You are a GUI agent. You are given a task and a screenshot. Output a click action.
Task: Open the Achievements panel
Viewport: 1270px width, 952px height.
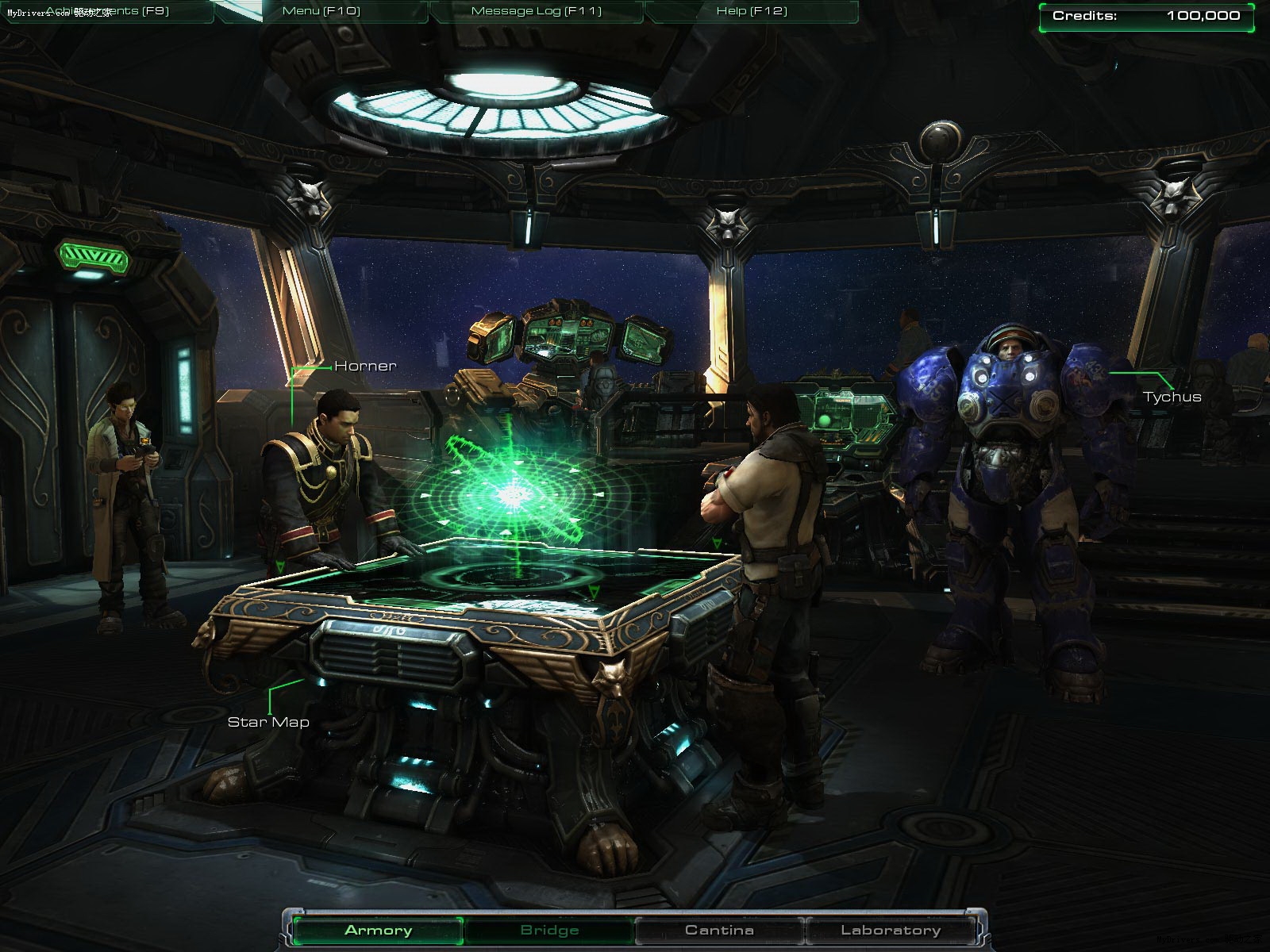[x=107, y=11]
